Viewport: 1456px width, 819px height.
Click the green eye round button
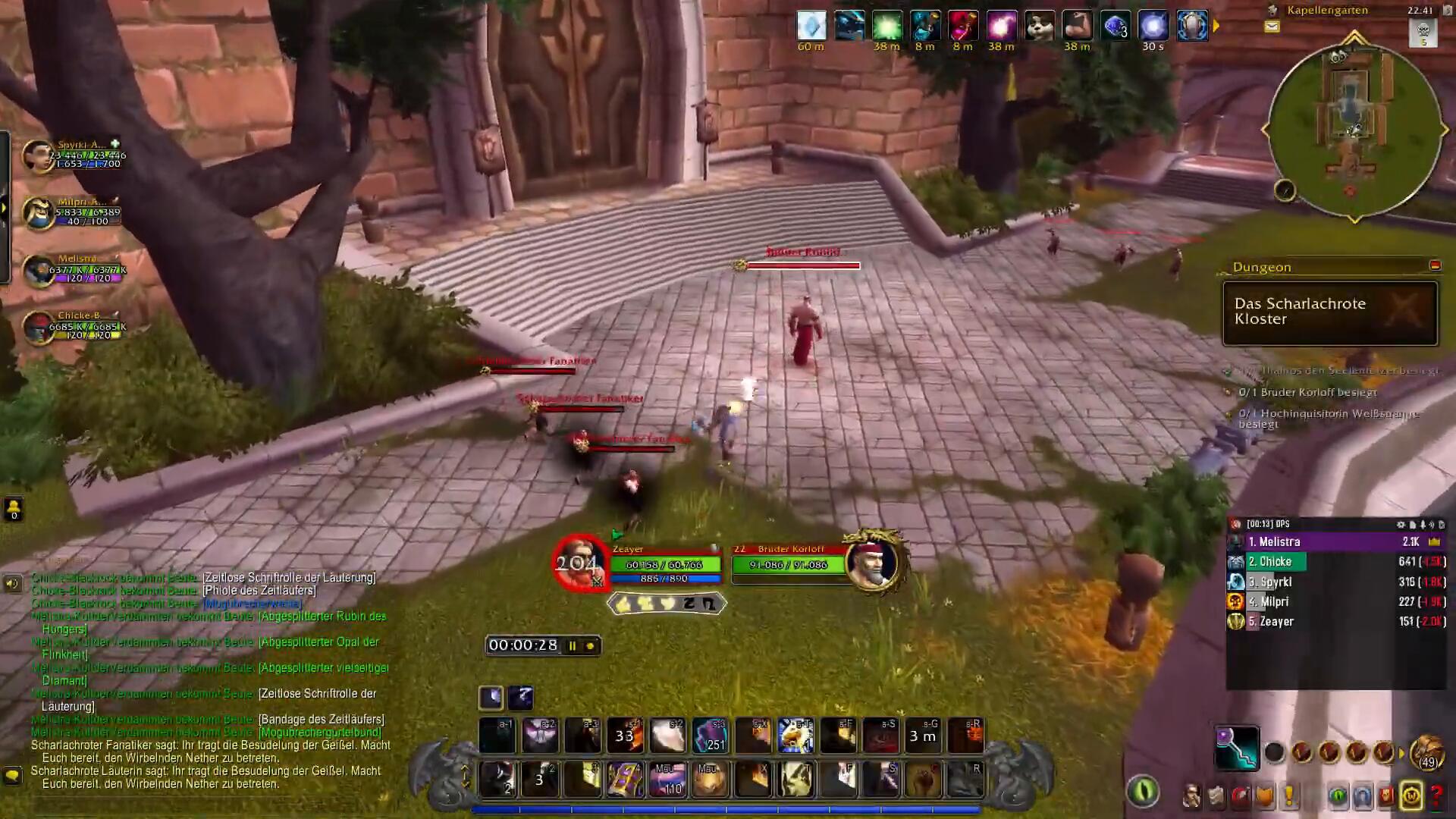pyautogui.click(x=1143, y=792)
